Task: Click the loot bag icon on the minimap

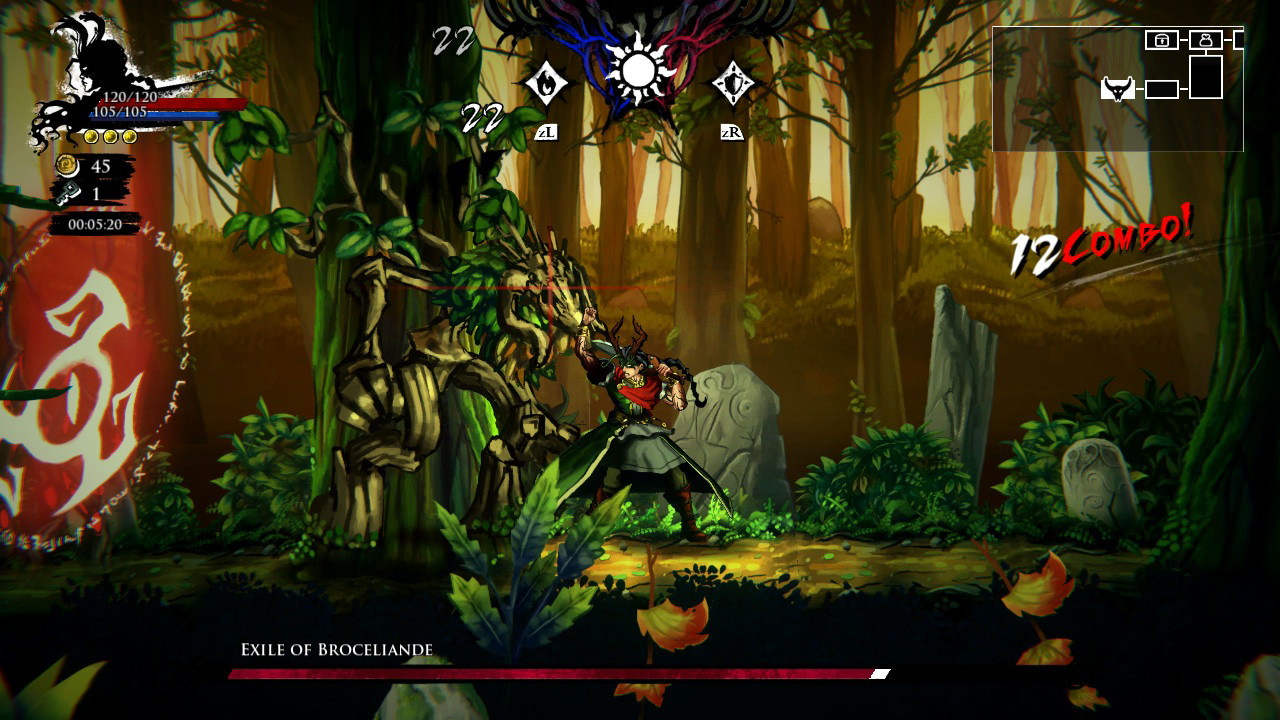Action: (1205, 39)
